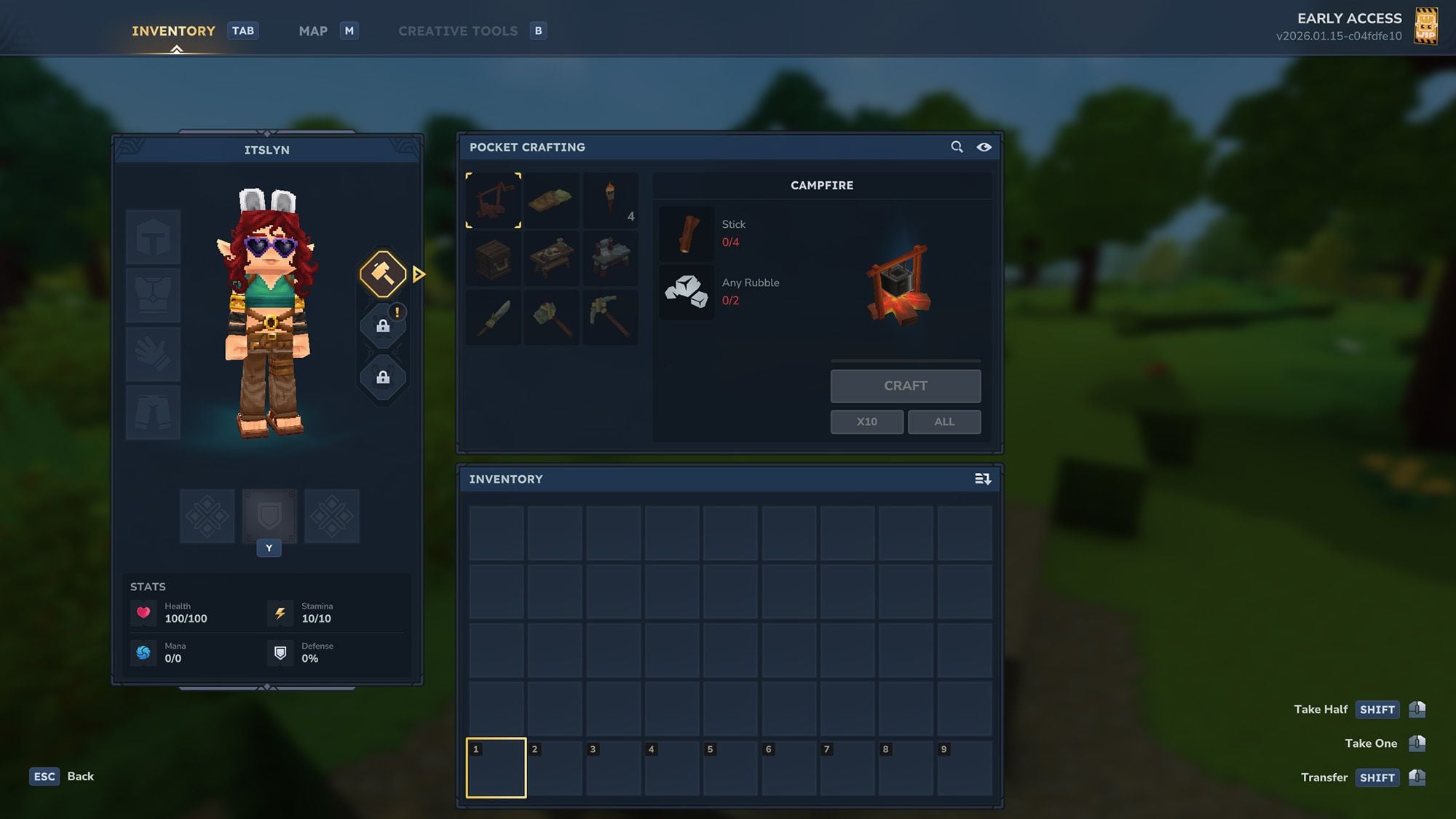Select the Pickaxe recipe

(610, 317)
